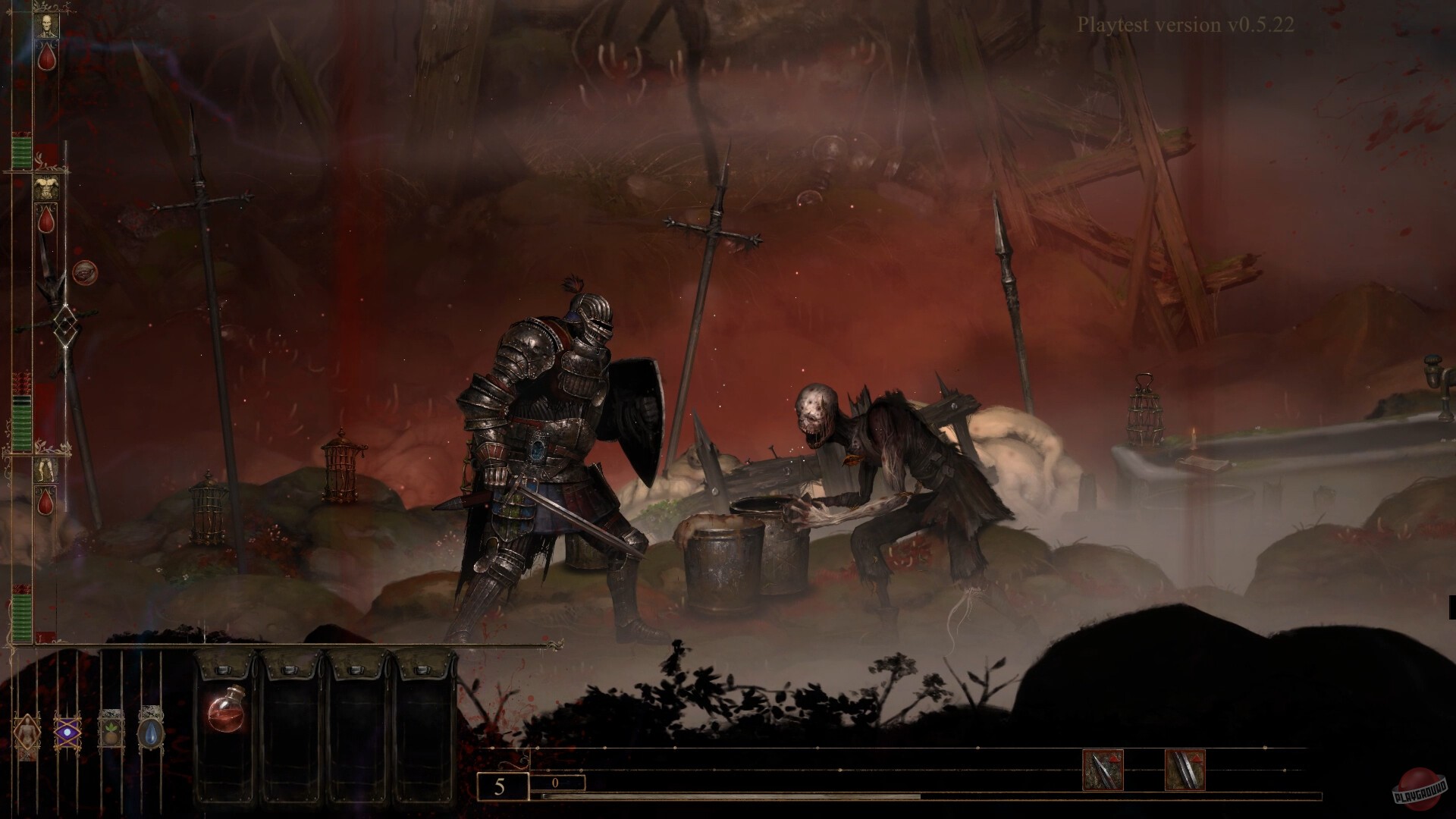The image size is (1456, 819).
Task: Select the torso armor icon on the sidebar
Action: (x=48, y=187)
